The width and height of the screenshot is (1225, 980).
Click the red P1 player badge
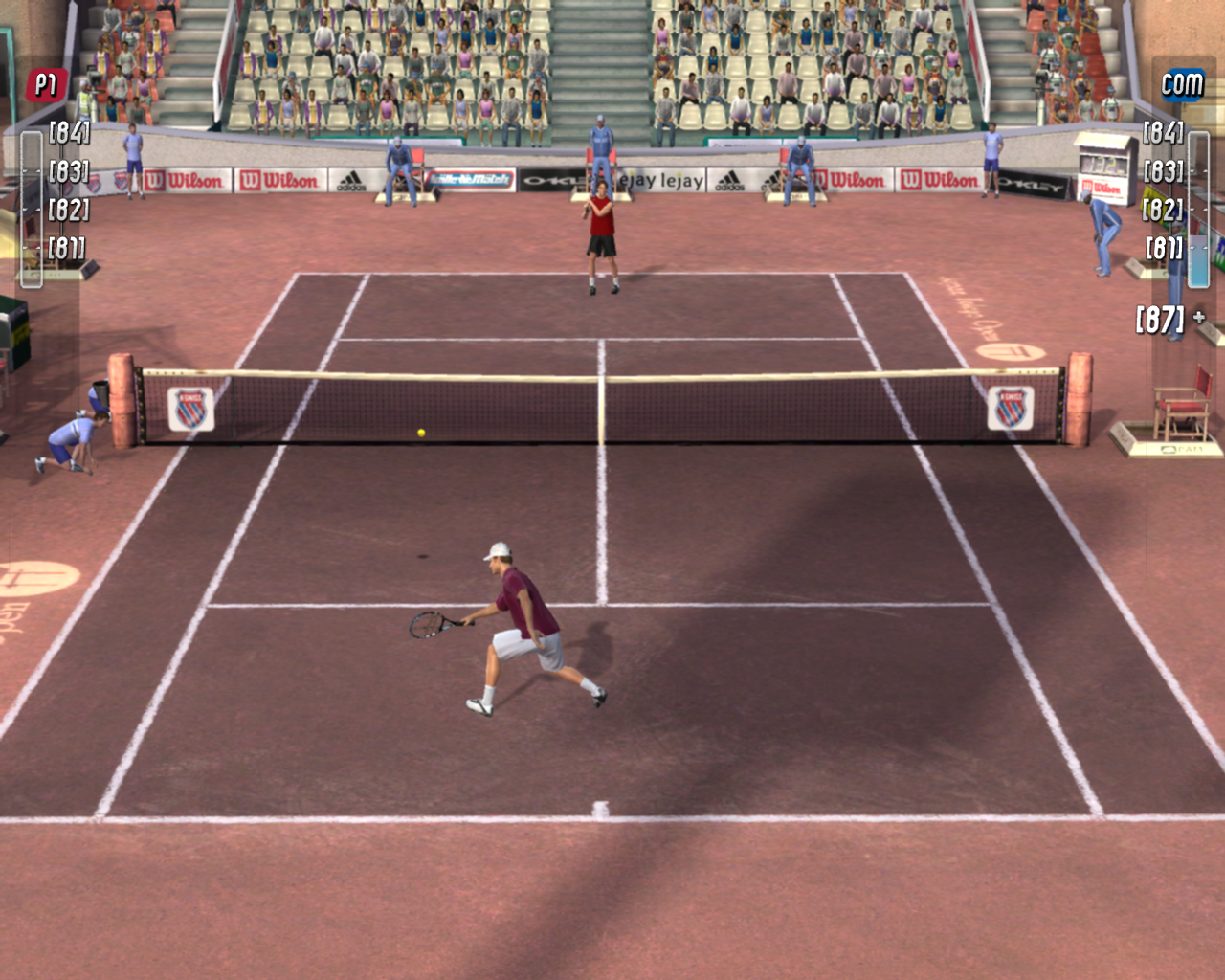tap(45, 85)
